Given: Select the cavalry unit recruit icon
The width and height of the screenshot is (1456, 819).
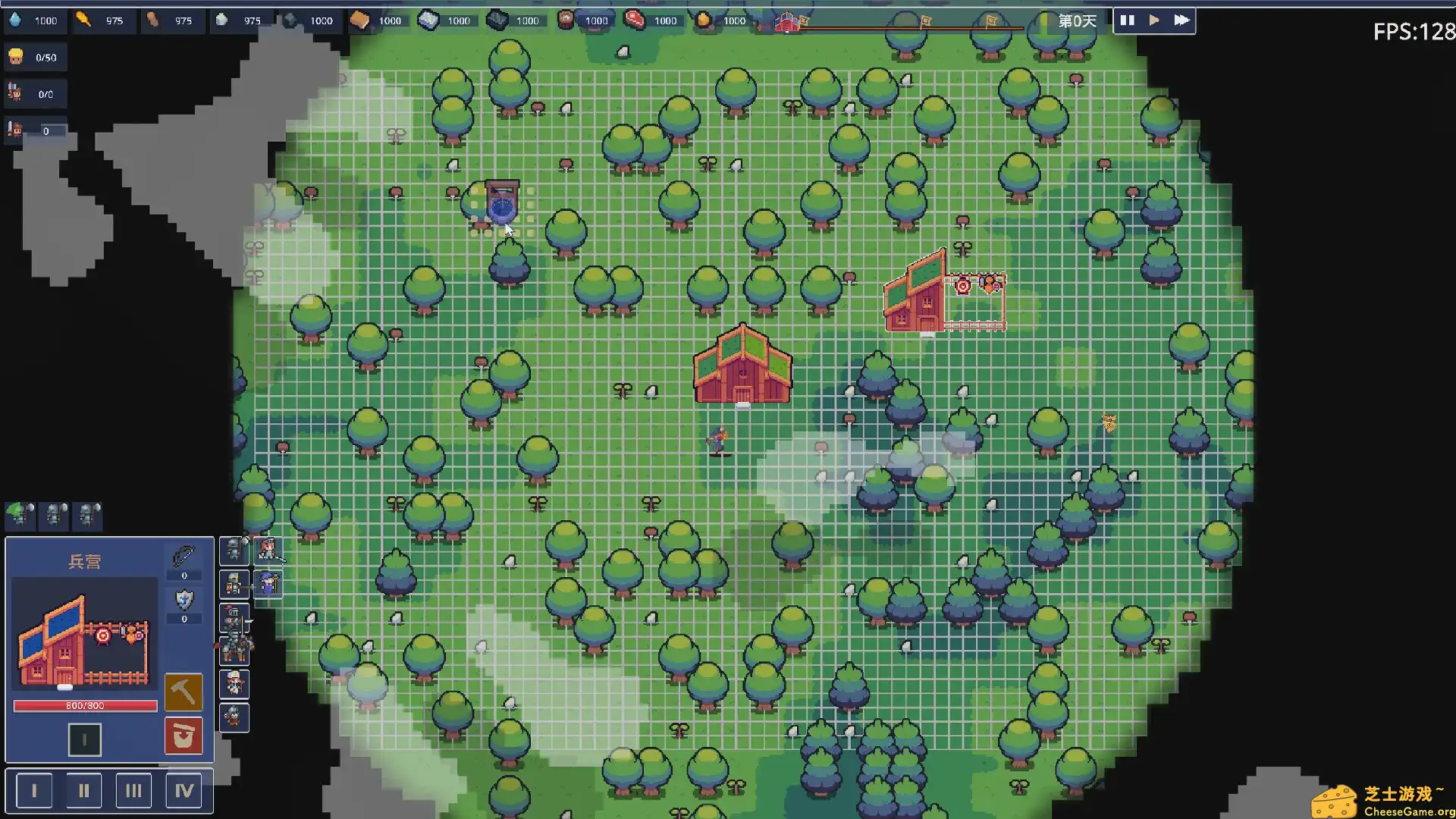Looking at the screenshot, I should click(x=234, y=648).
